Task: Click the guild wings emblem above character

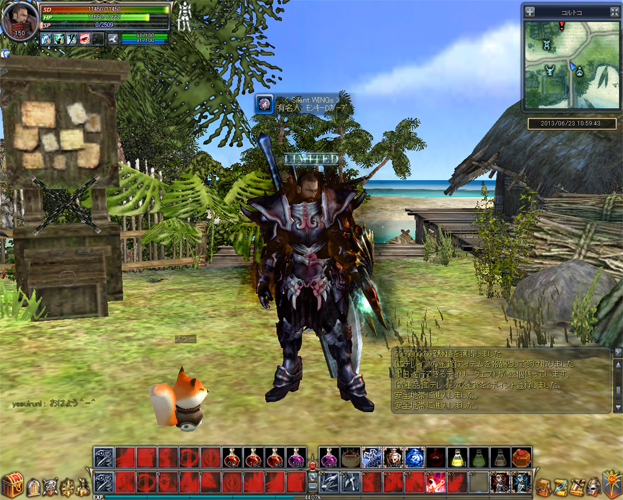Action: click(264, 102)
